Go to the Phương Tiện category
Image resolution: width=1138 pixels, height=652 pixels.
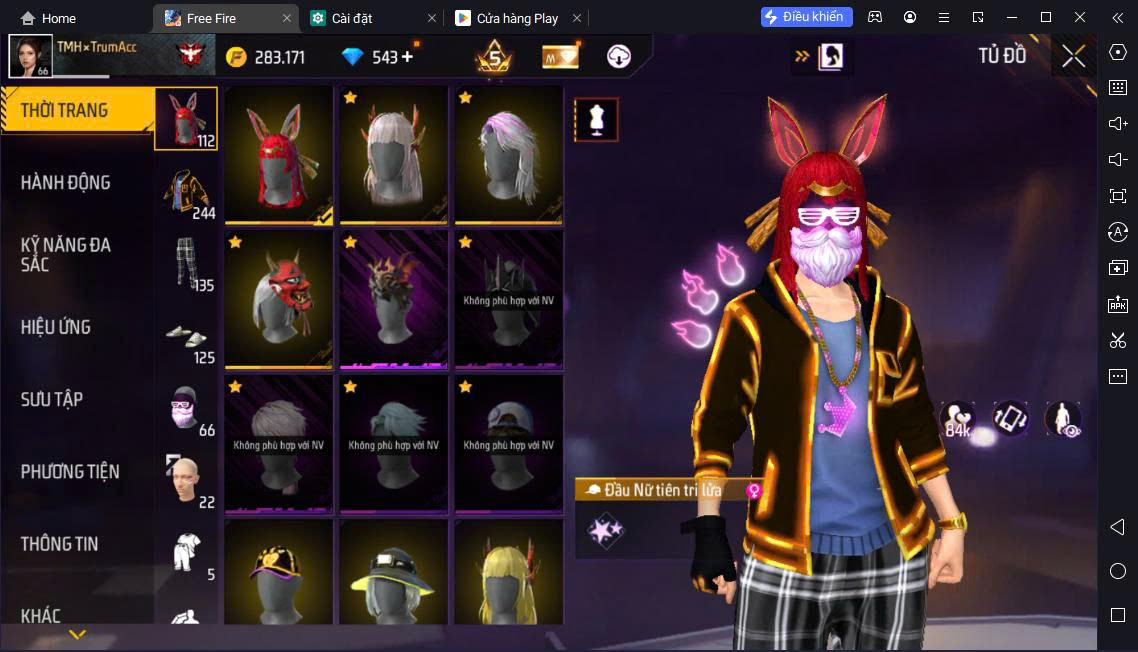pos(70,472)
